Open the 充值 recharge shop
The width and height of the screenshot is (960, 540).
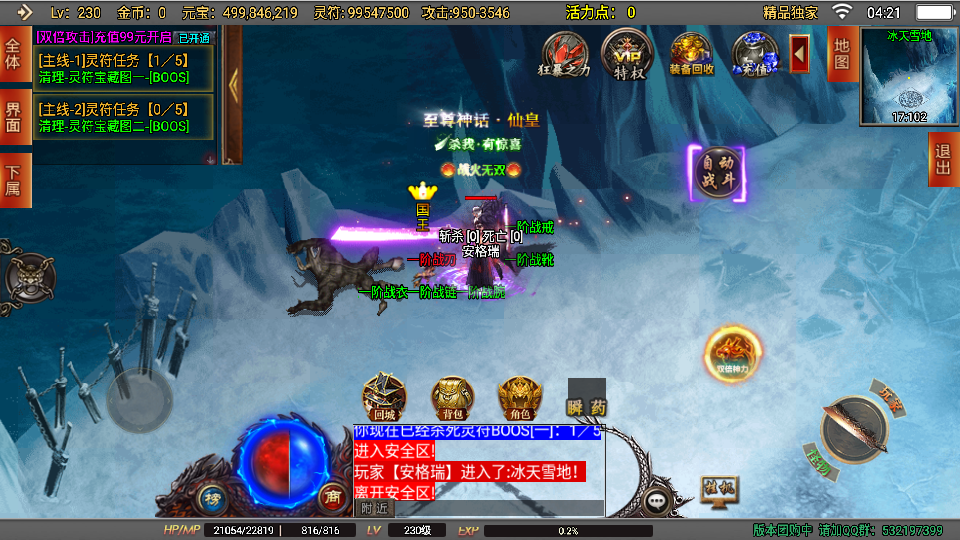click(x=753, y=54)
